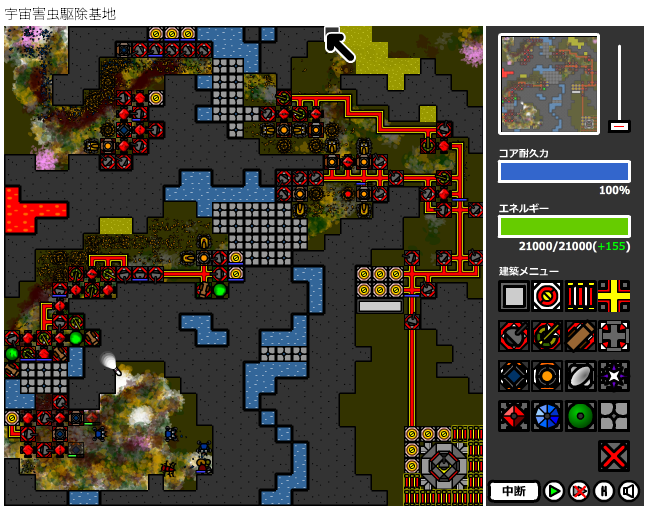Select the blue diamond building icon

(x=514, y=376)
